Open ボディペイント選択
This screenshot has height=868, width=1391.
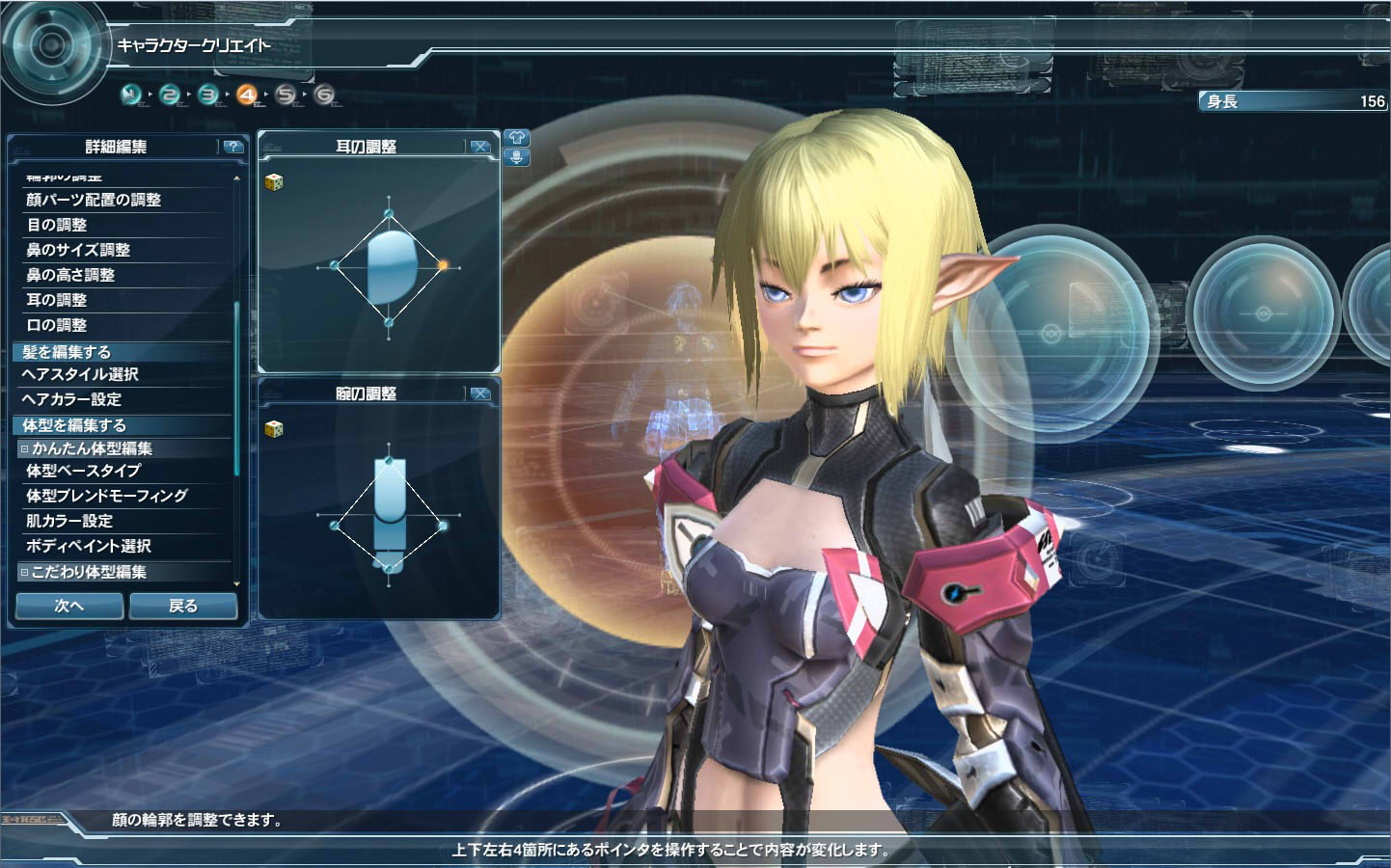[x=89, y=546]
